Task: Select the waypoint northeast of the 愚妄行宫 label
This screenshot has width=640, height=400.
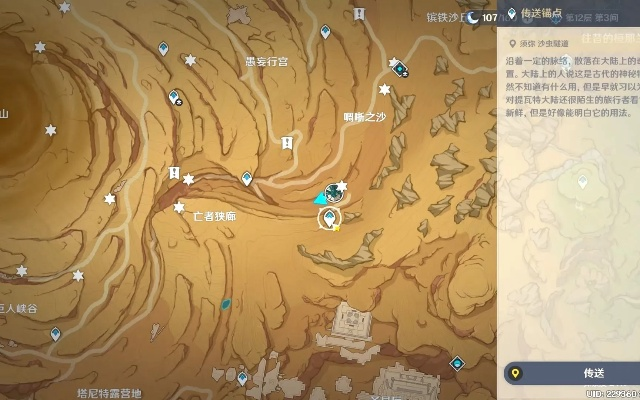Action: [x=326, y=32]
